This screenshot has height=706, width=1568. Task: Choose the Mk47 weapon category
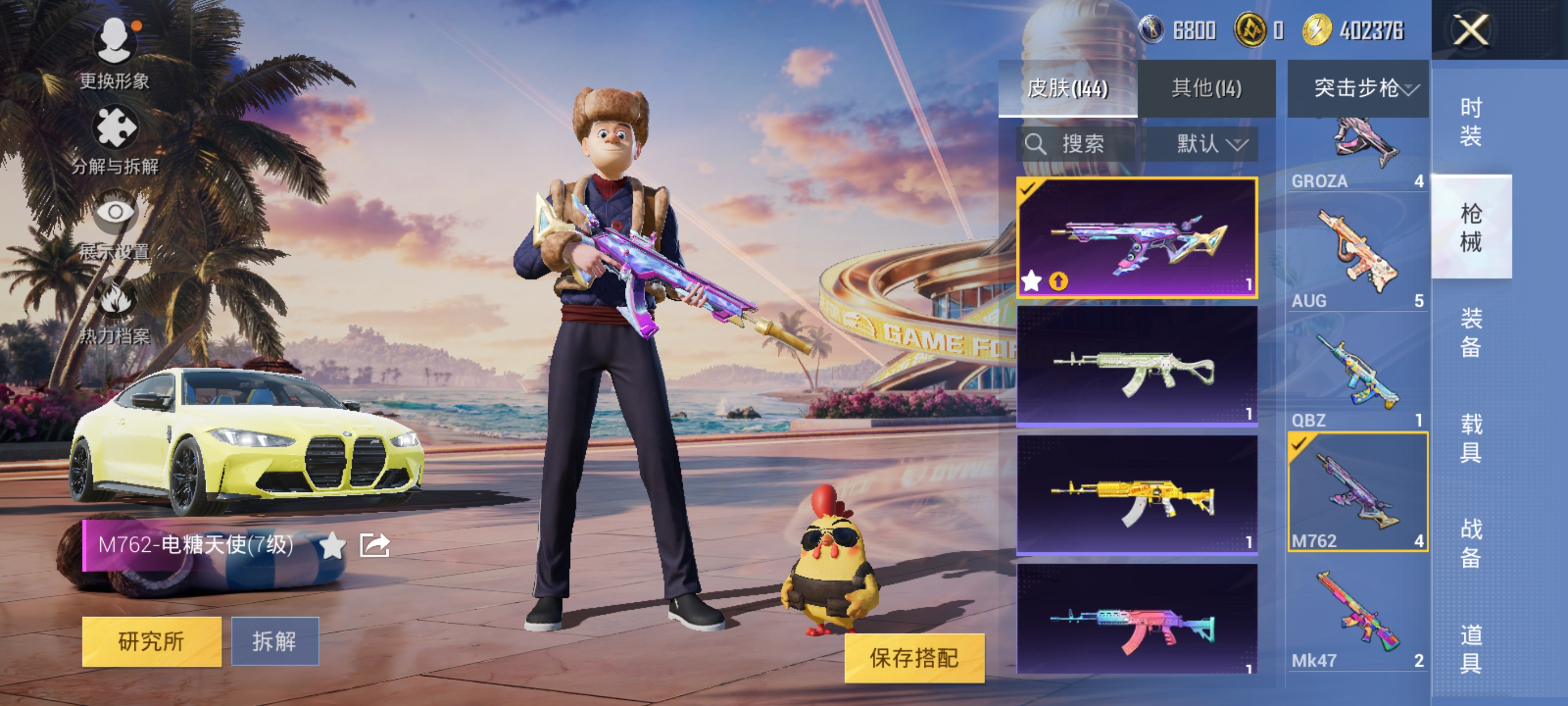1357,615
